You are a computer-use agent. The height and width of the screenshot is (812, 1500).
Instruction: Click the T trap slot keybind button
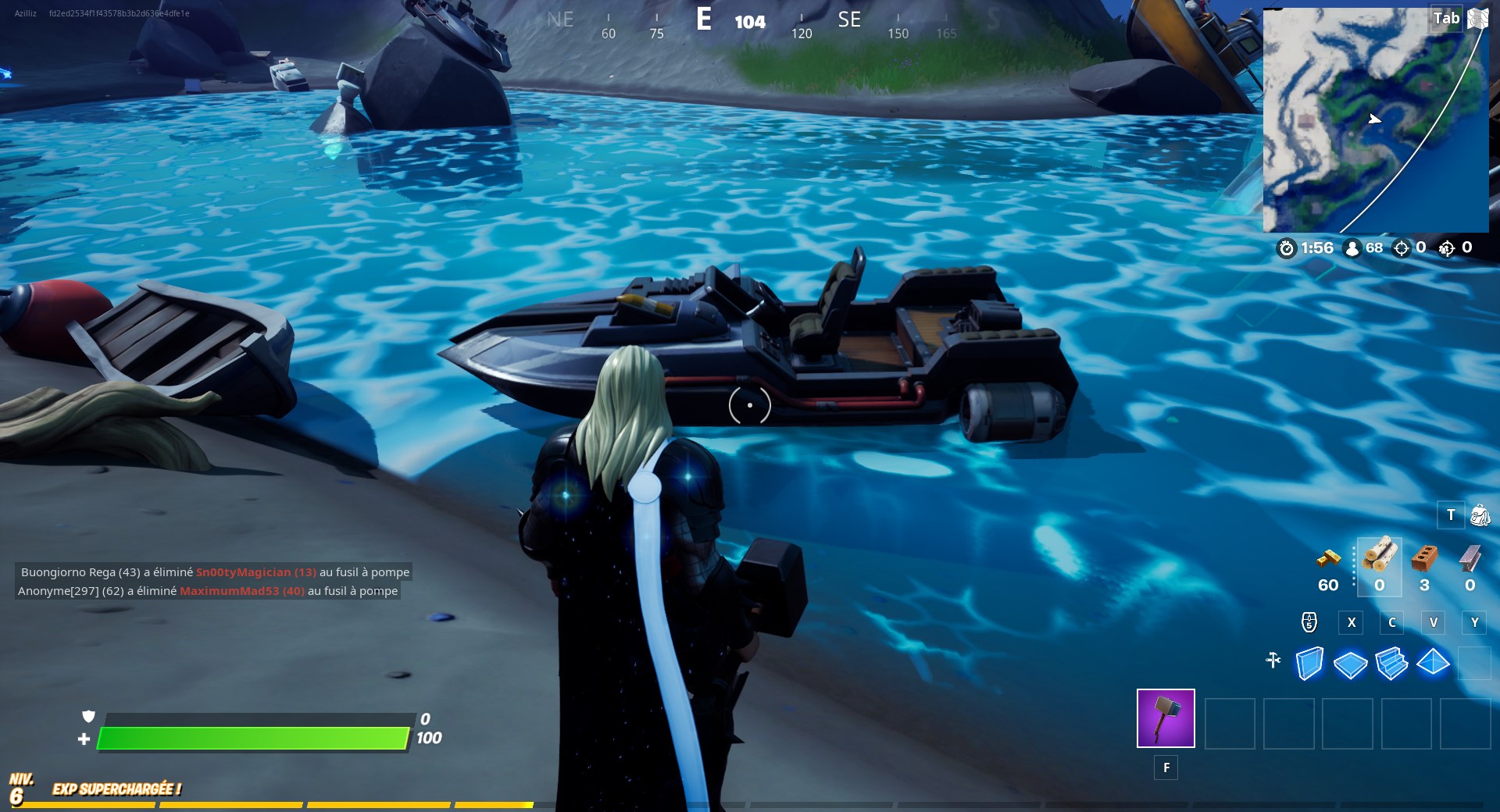1451,515
